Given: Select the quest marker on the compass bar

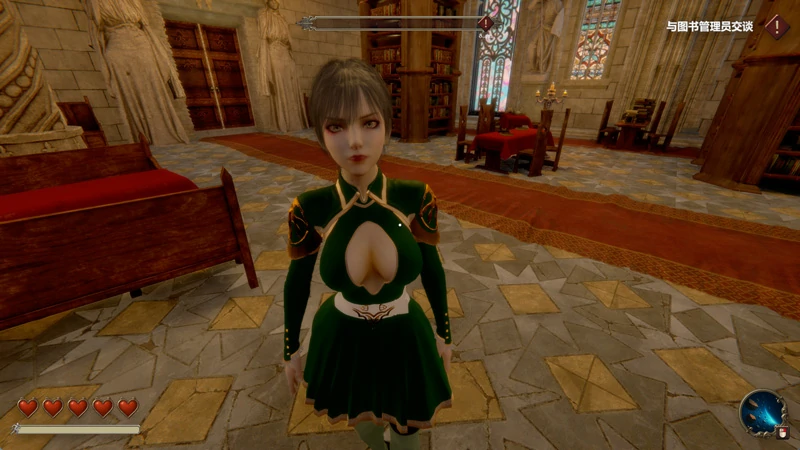Looking at the screenshot, I should [486, 22].
